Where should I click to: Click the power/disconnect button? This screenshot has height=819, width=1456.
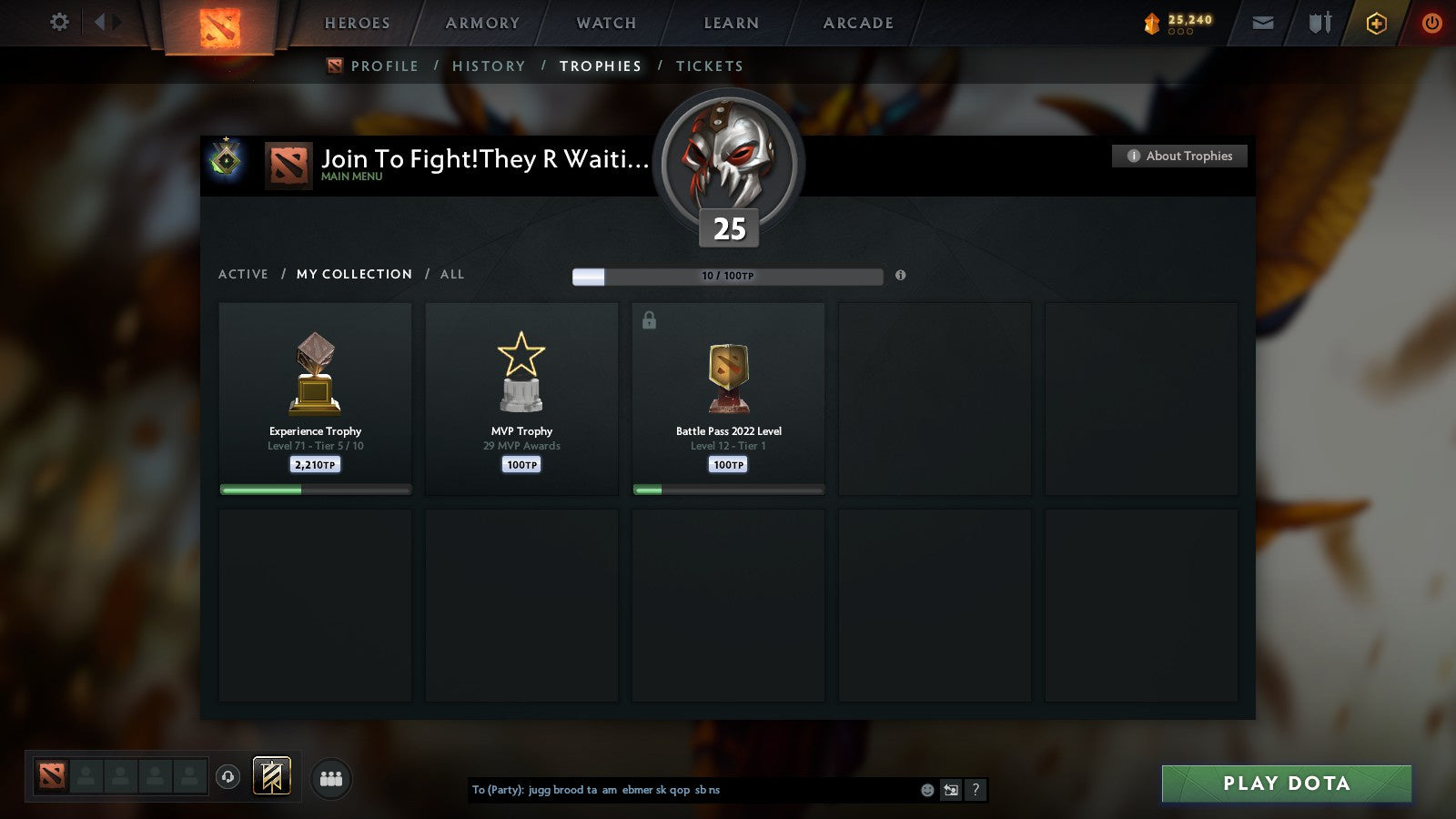(x=1431, y=23)
